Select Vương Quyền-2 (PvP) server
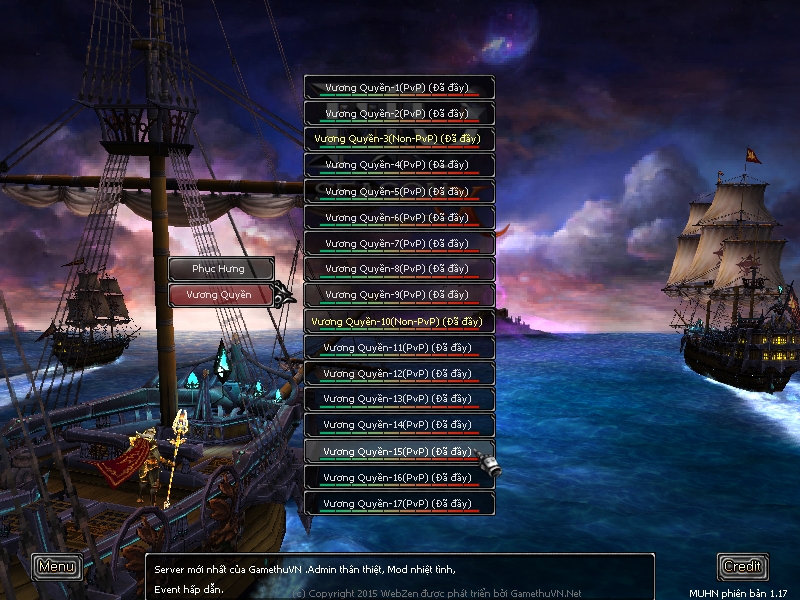800x600 pixels. (399, 114)
